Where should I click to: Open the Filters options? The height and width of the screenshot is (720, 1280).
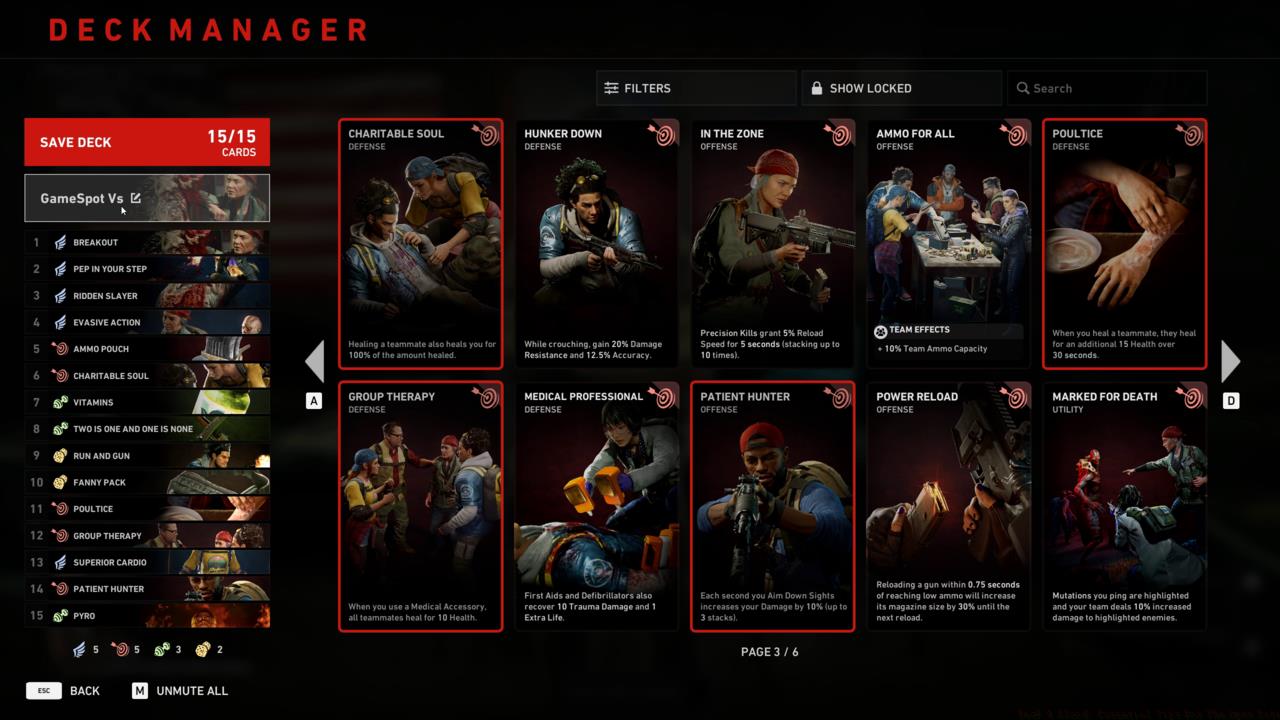pyautogui.click(x=696, y=88)
